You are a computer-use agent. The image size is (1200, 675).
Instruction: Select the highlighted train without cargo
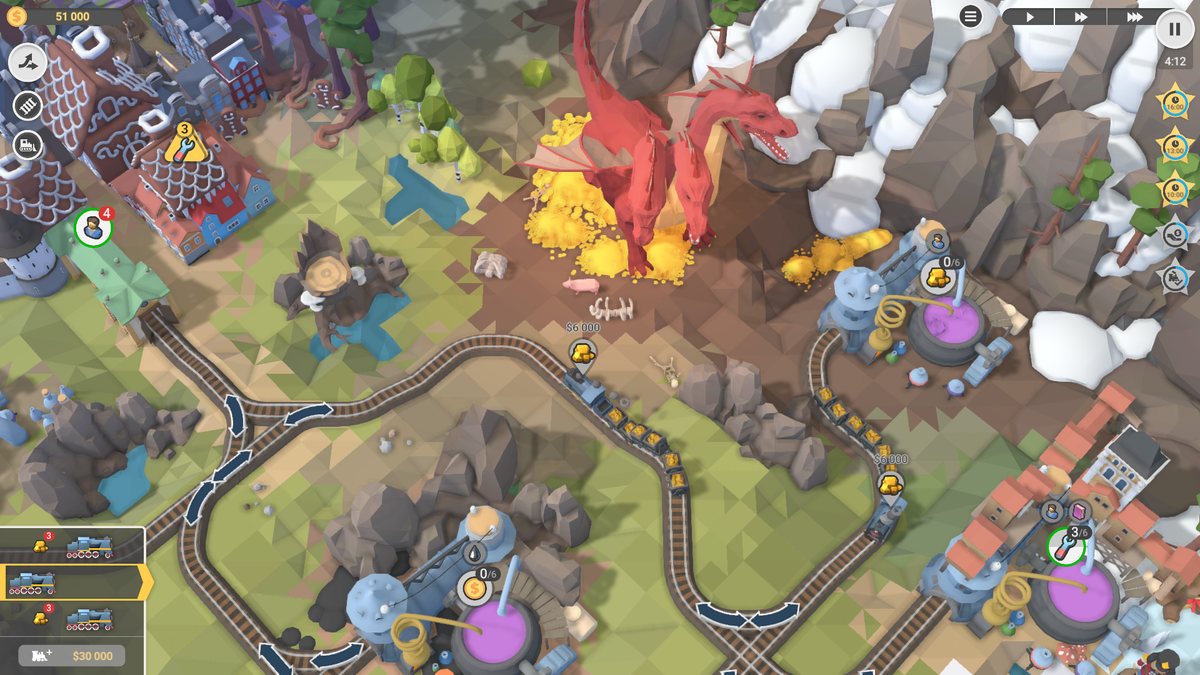click(72, 582)
